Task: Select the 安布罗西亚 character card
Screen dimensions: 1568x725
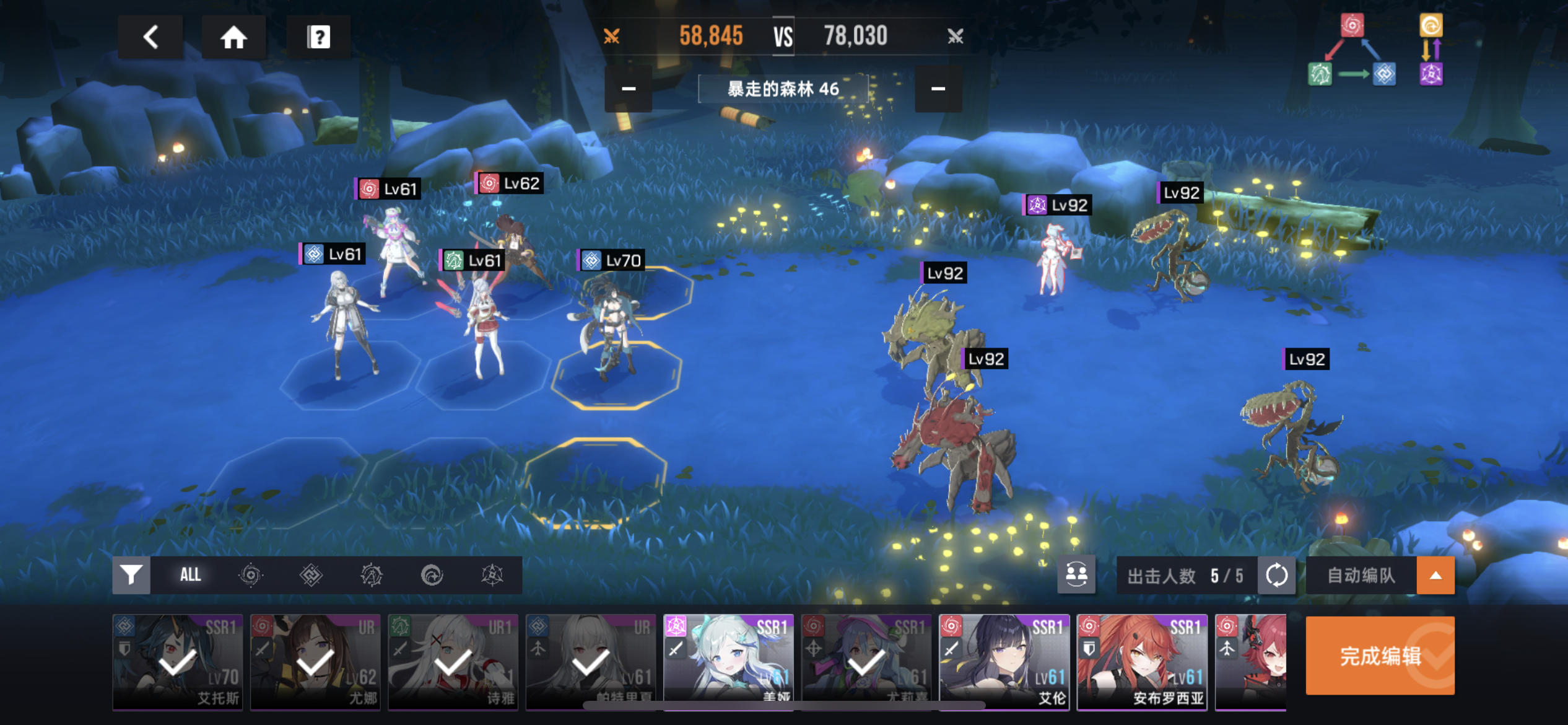Action: click(x=1142, y=662)
